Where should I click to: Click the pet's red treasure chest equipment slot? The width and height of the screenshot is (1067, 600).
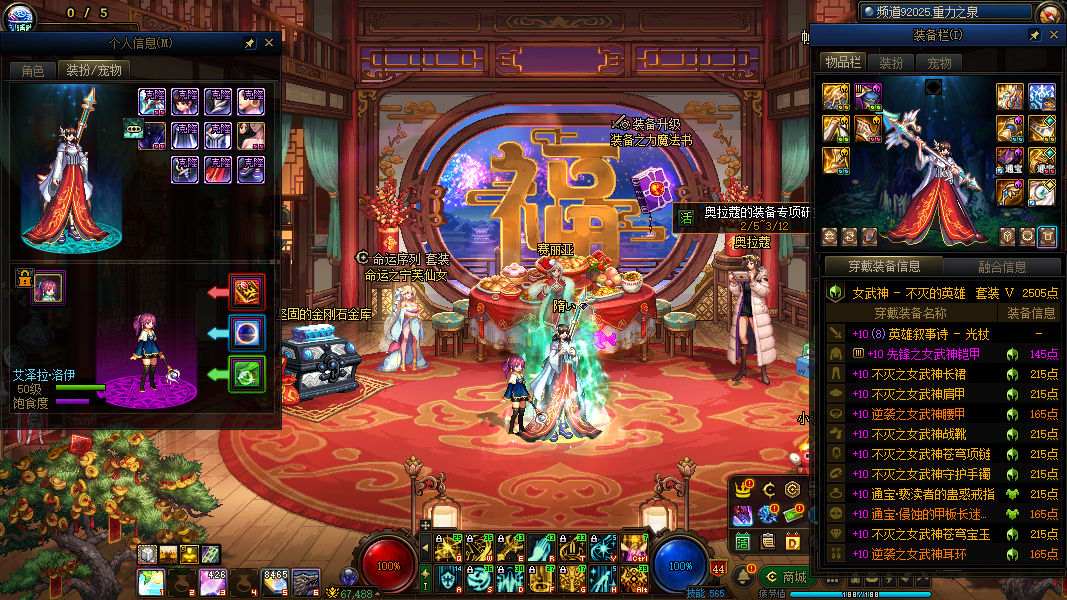[x=247, y=292]
